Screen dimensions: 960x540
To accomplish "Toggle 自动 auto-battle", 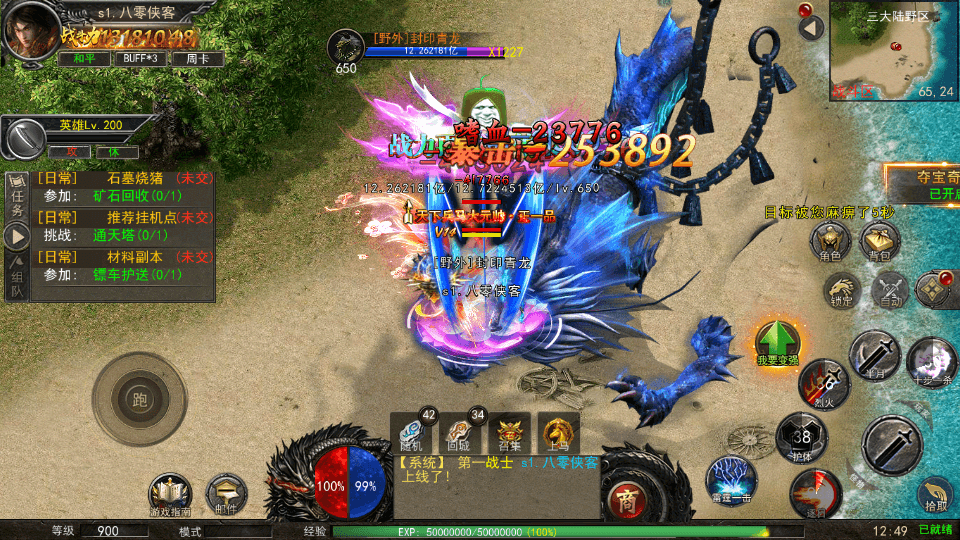I will tap(889, 289).
